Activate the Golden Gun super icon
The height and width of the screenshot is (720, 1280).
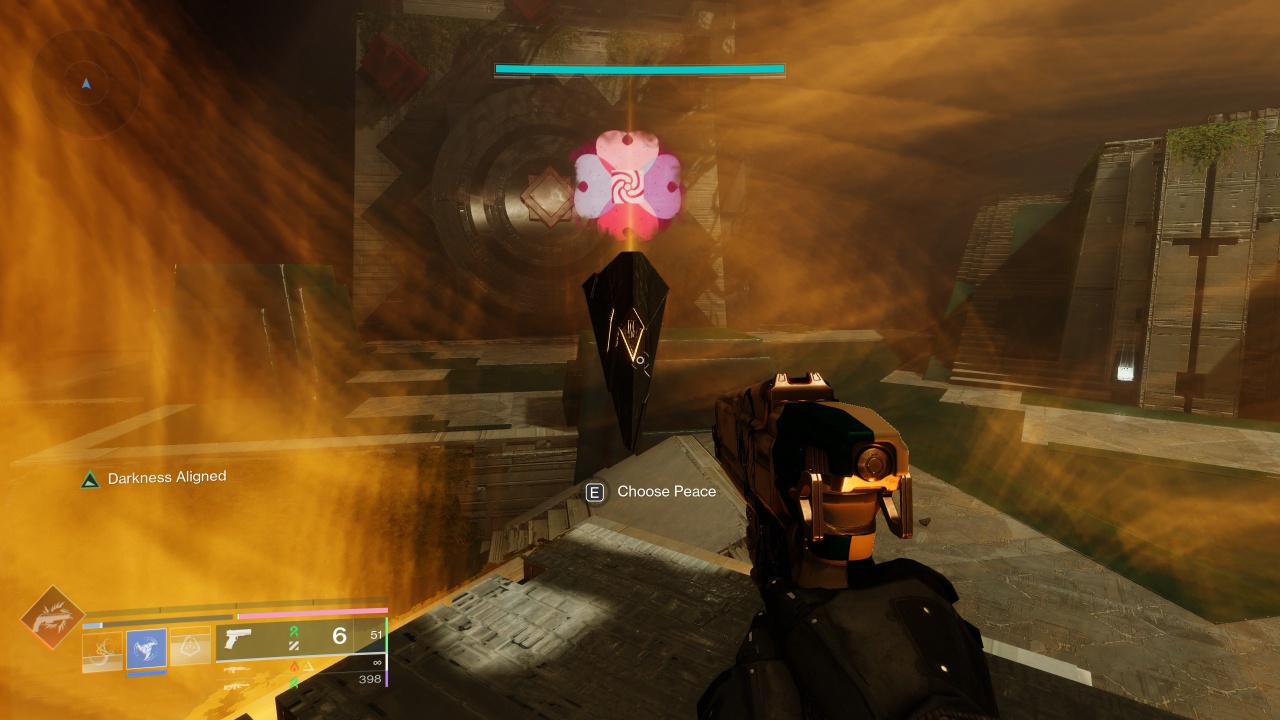(52, 618)
